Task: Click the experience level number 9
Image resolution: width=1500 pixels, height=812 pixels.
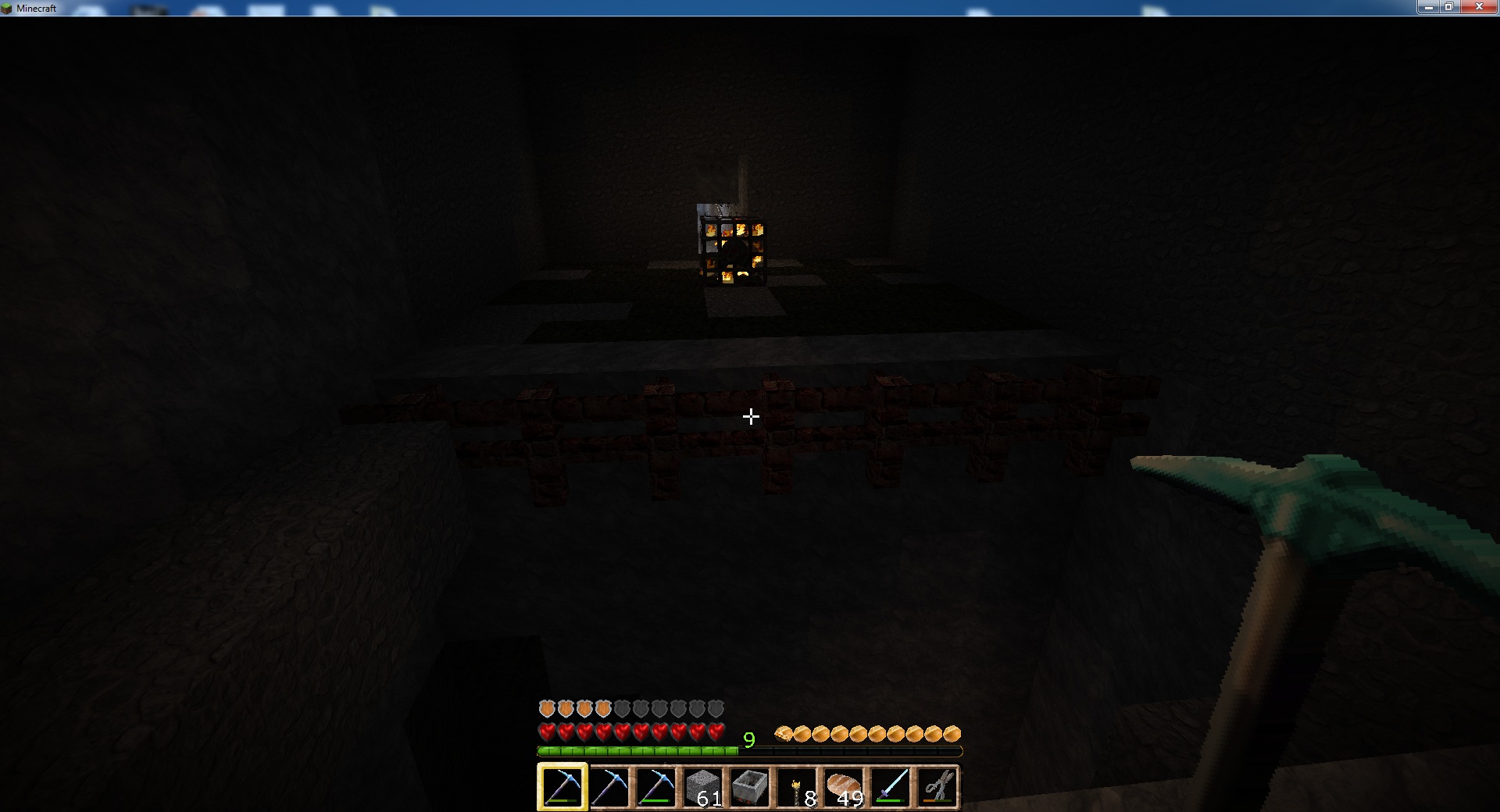Action: click(748, 740)
